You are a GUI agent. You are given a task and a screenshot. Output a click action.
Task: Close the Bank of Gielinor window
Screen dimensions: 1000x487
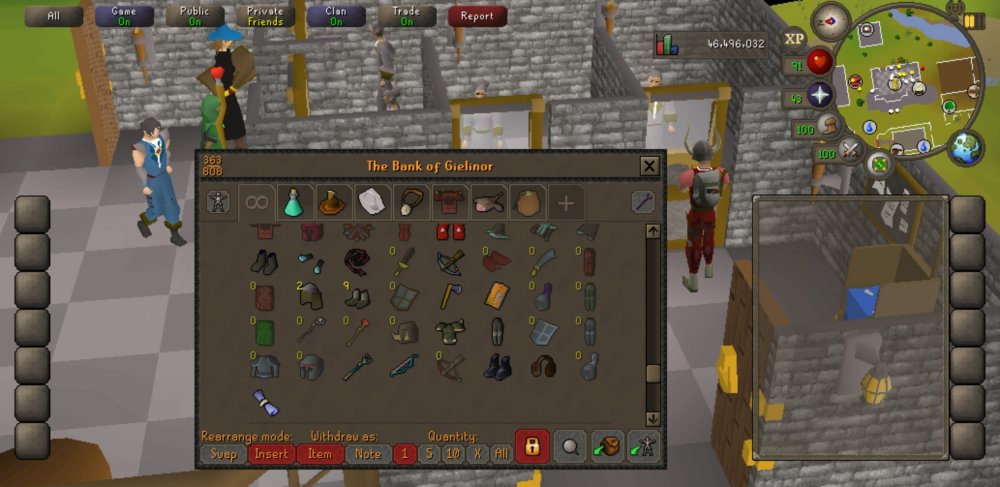pos(649,166)
